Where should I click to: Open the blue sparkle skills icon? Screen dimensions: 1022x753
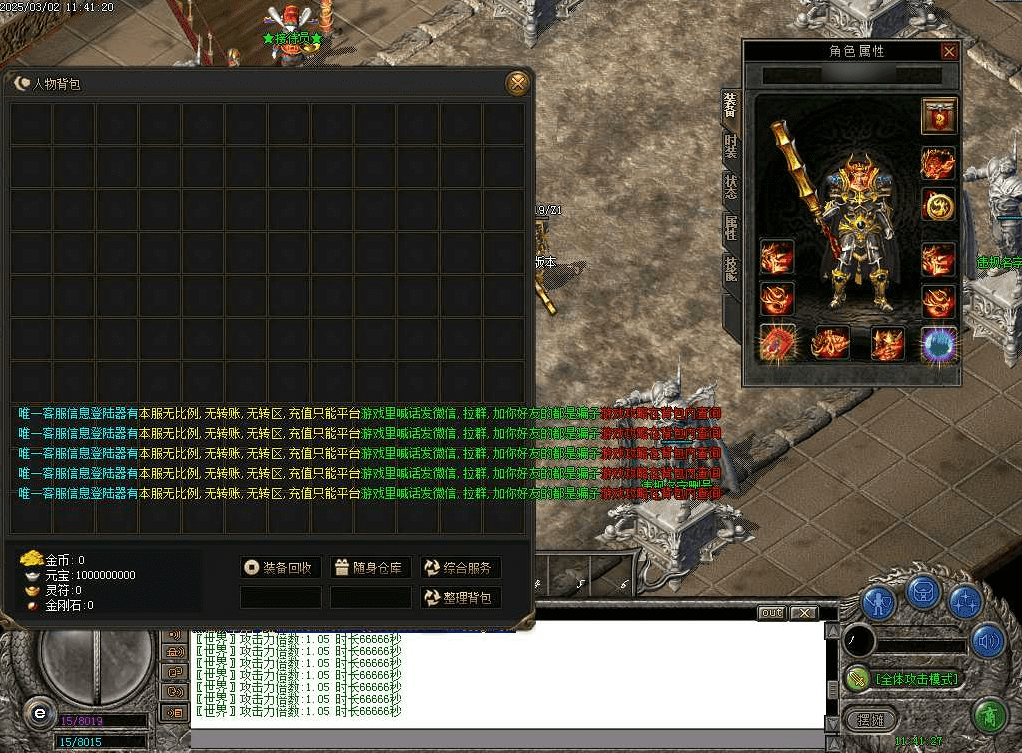click(x=965, y=601)
